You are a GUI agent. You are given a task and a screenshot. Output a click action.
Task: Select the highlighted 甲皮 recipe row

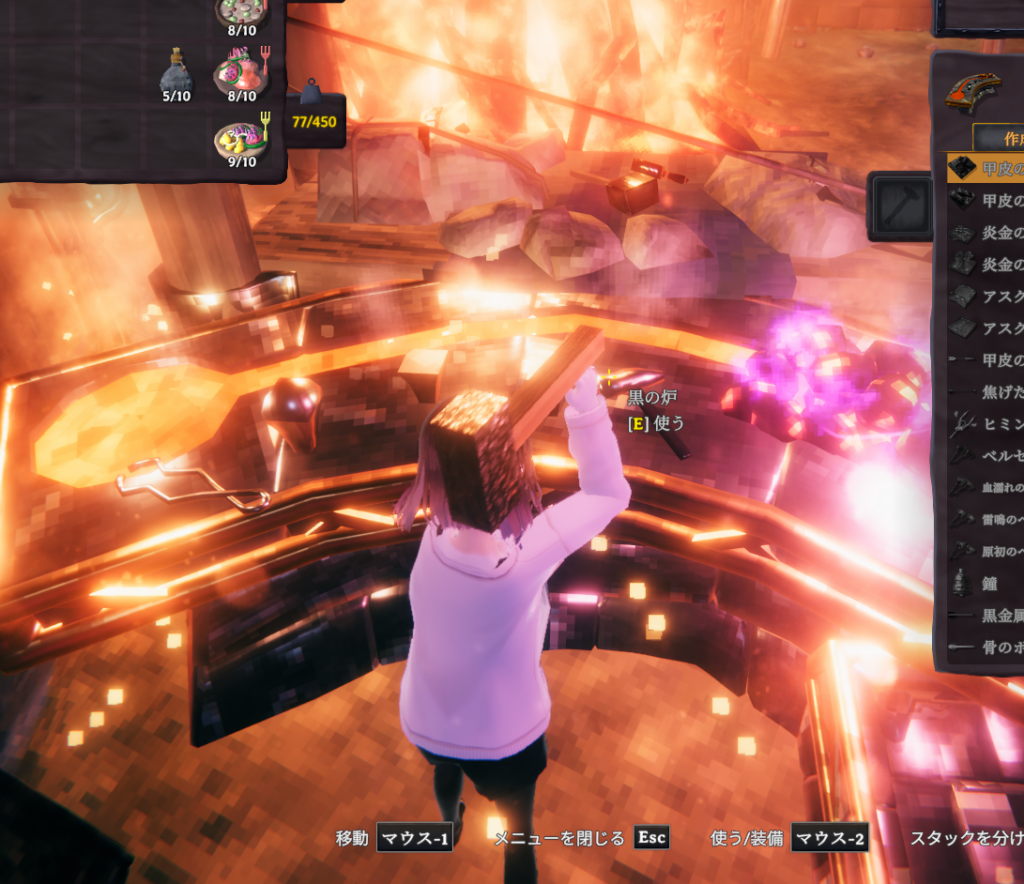tap(986, 168)
